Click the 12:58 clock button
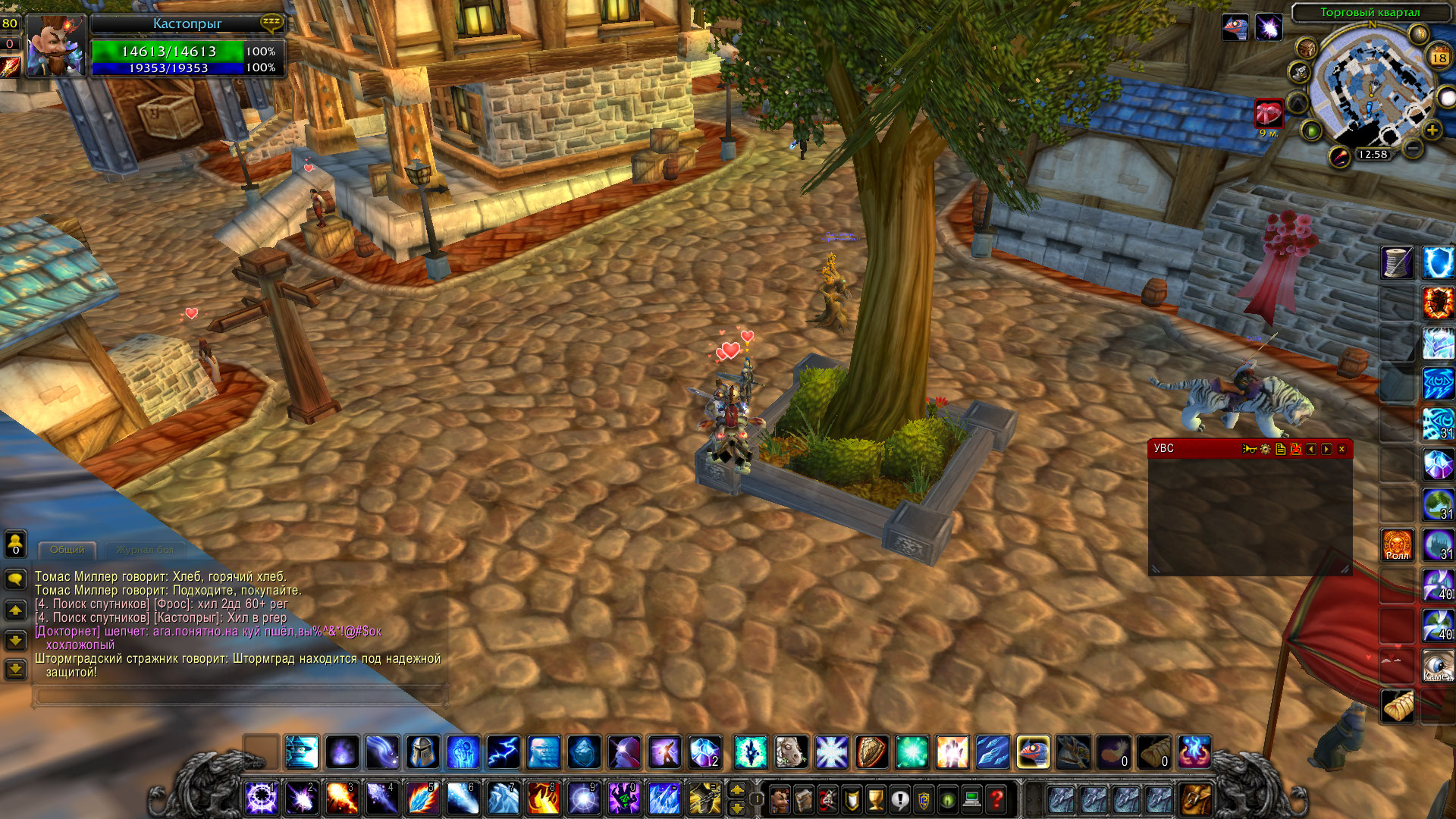 pos(1373,155)
